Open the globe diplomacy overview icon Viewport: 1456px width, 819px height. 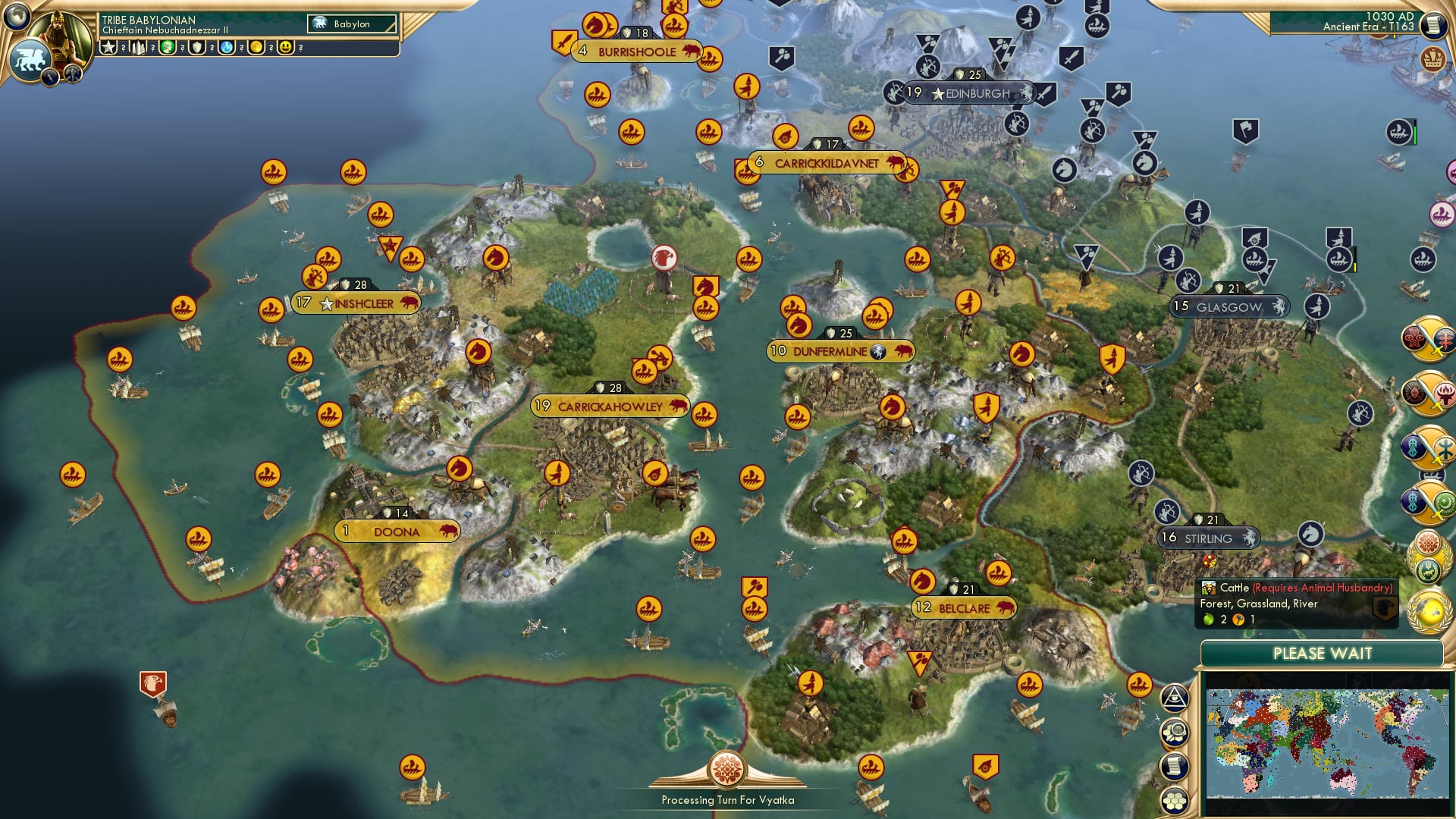[x=1429, y=612]
